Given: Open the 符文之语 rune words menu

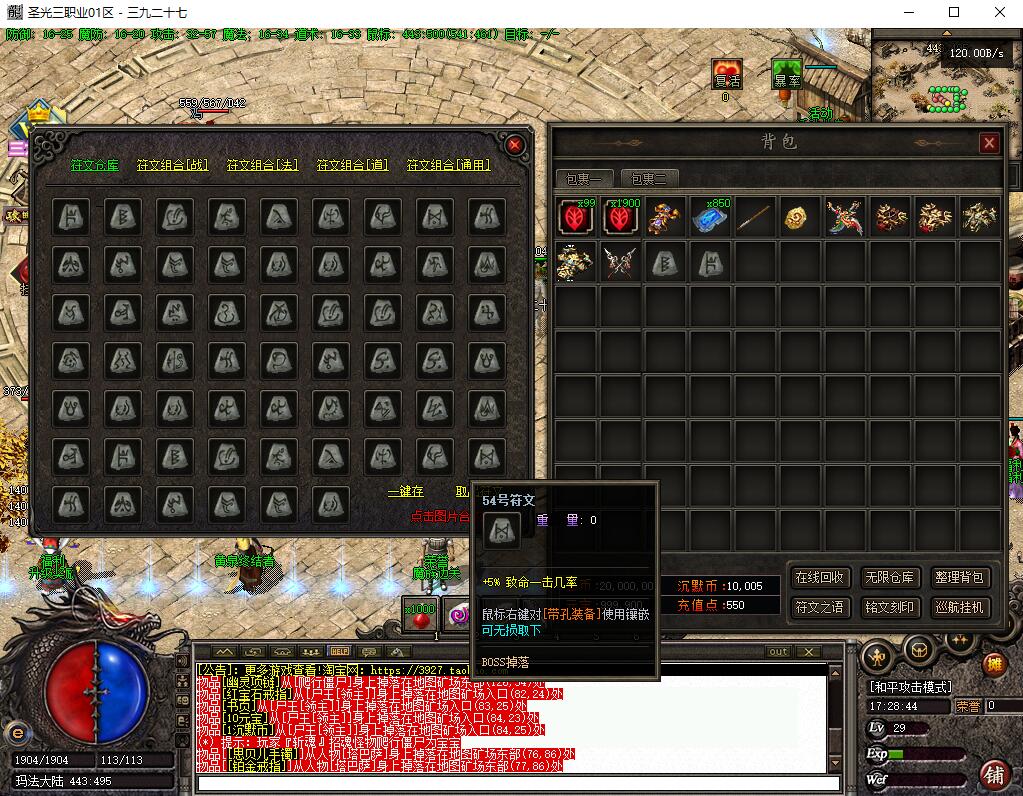Looking at the screenshot, I should coord(819,607).
